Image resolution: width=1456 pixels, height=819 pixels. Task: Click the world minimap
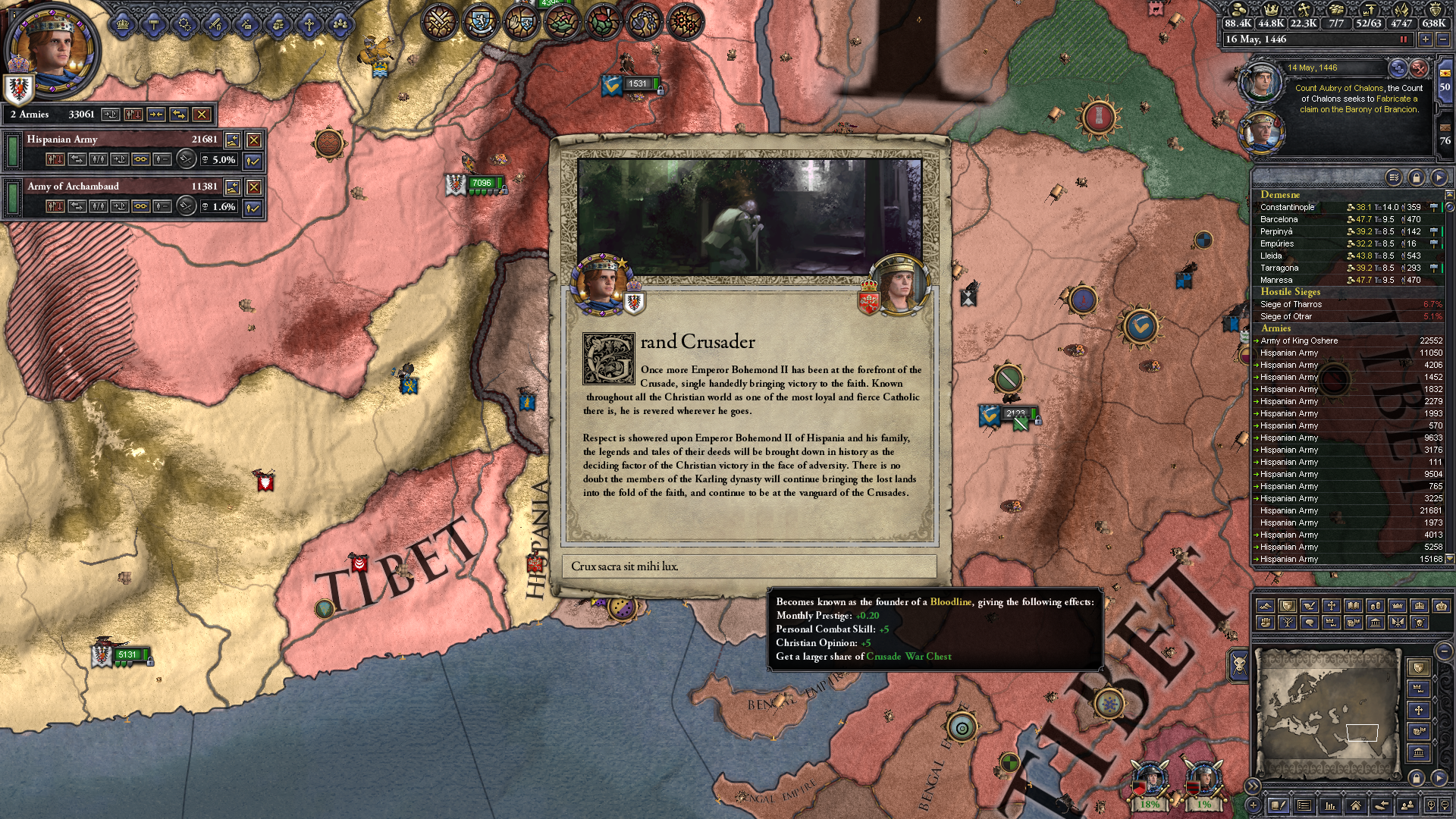(x=1326, y=713)
